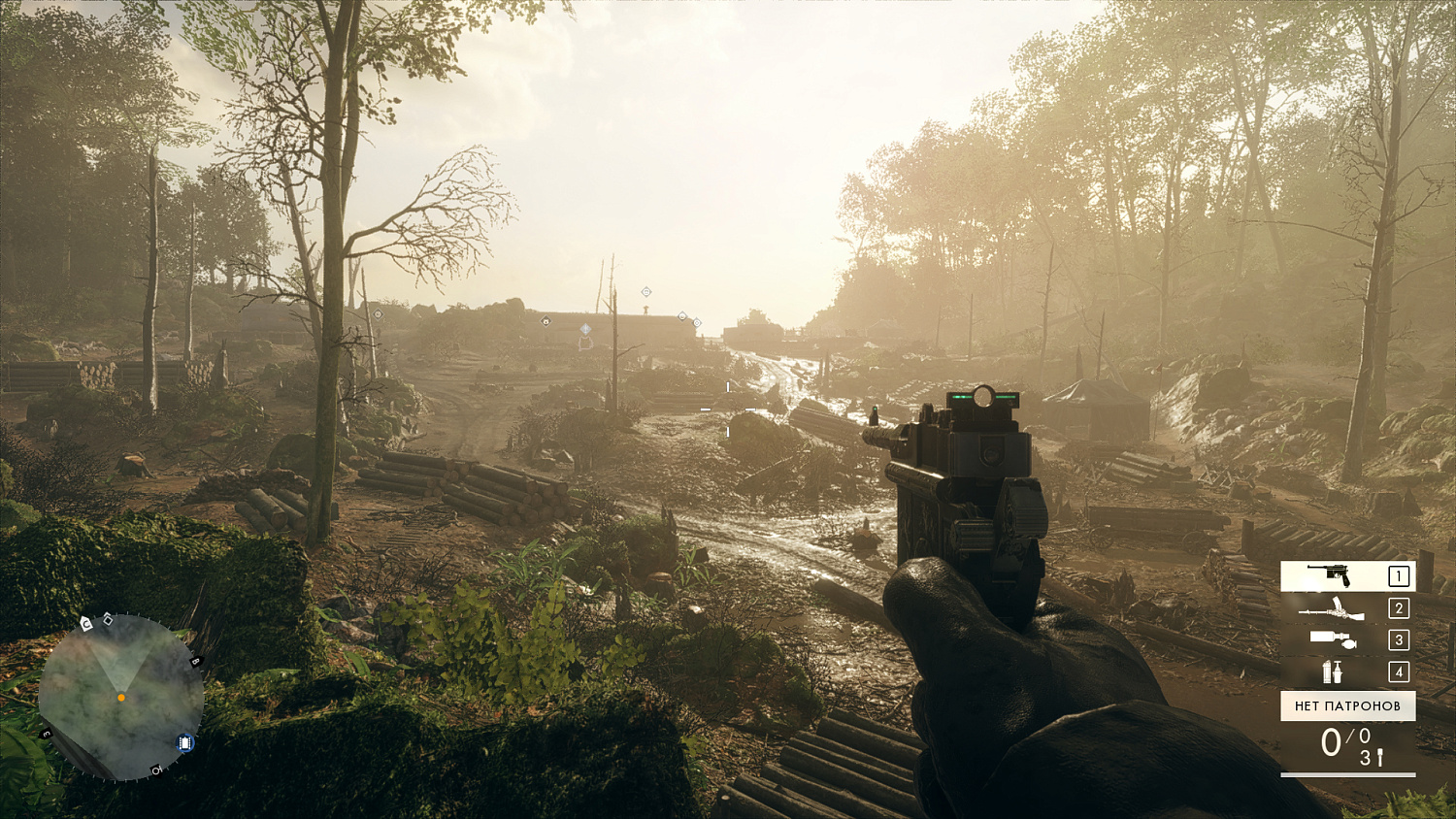Click the flag marker labeled D on the minimap
The height and width of the screenshot is (819, 1456).
pyautogui.click(x=155, y=770)
